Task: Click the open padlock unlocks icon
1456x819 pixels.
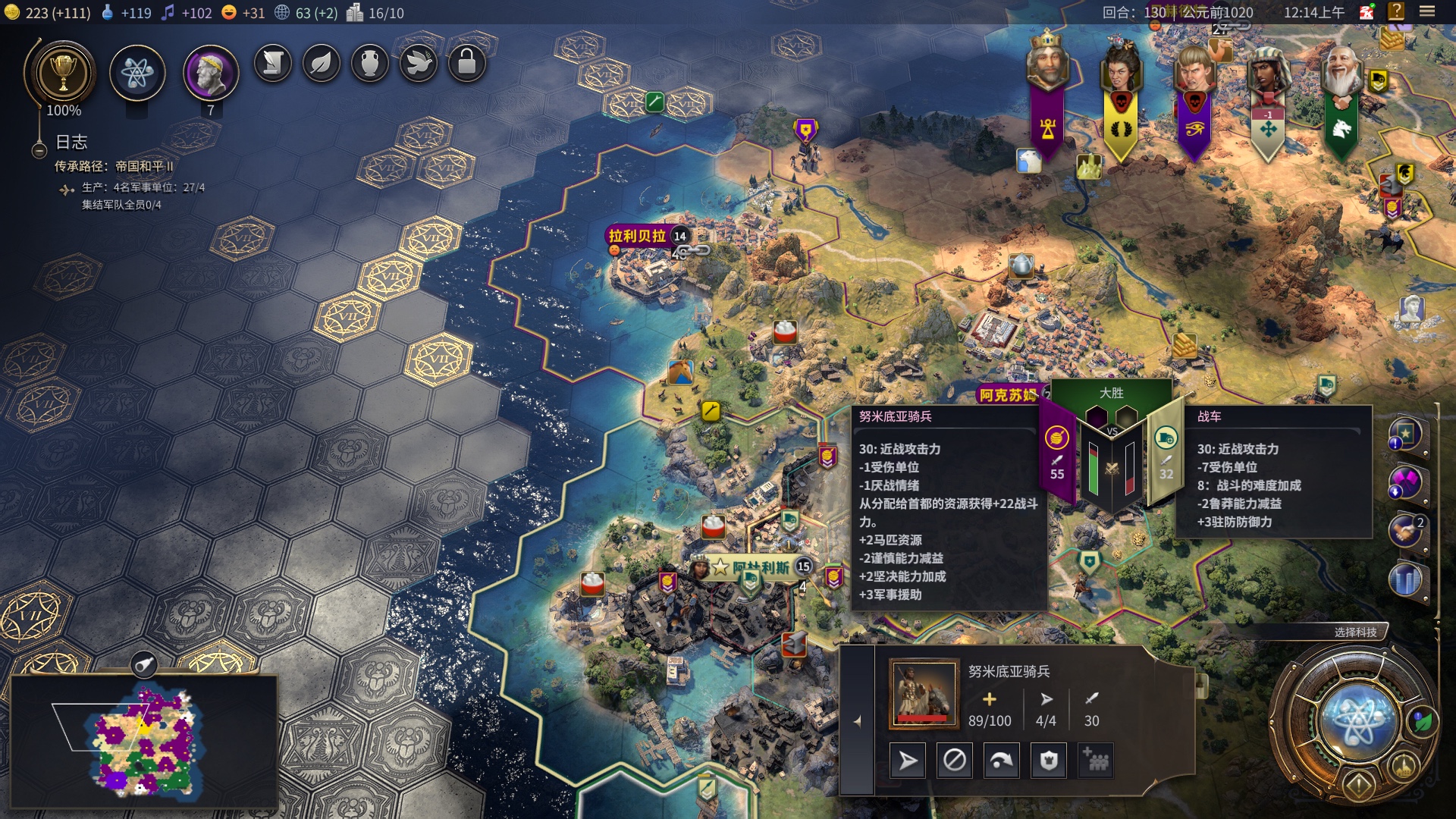Action: (467, 63)
